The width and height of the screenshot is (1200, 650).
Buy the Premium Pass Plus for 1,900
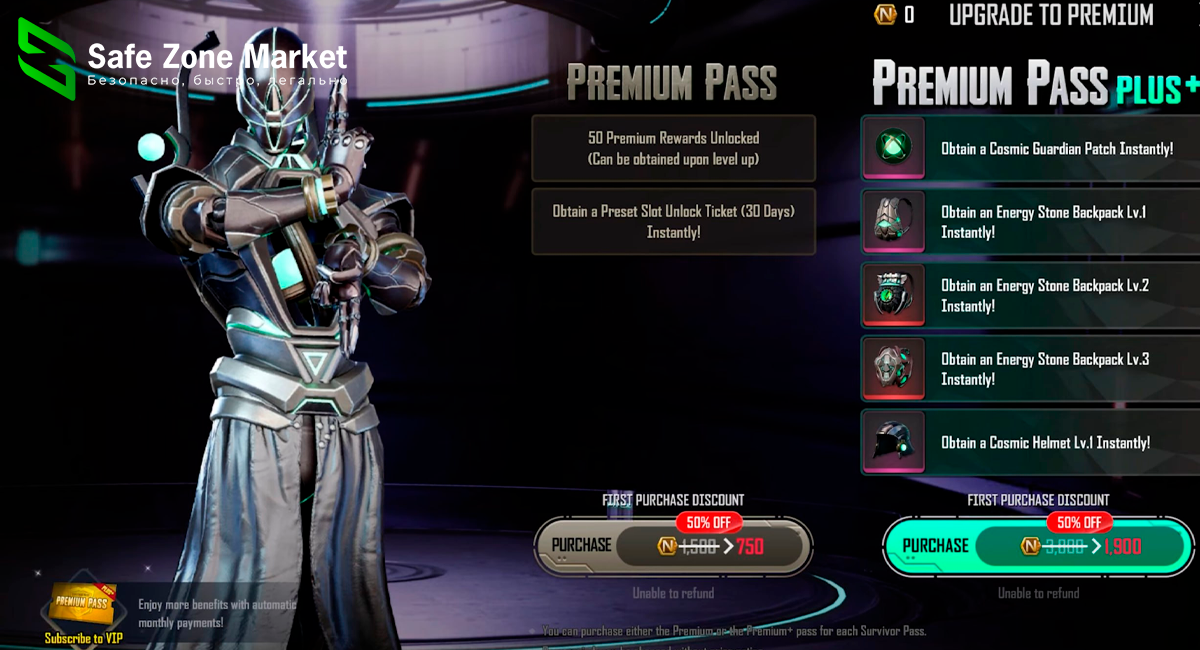pos(1038,546)
